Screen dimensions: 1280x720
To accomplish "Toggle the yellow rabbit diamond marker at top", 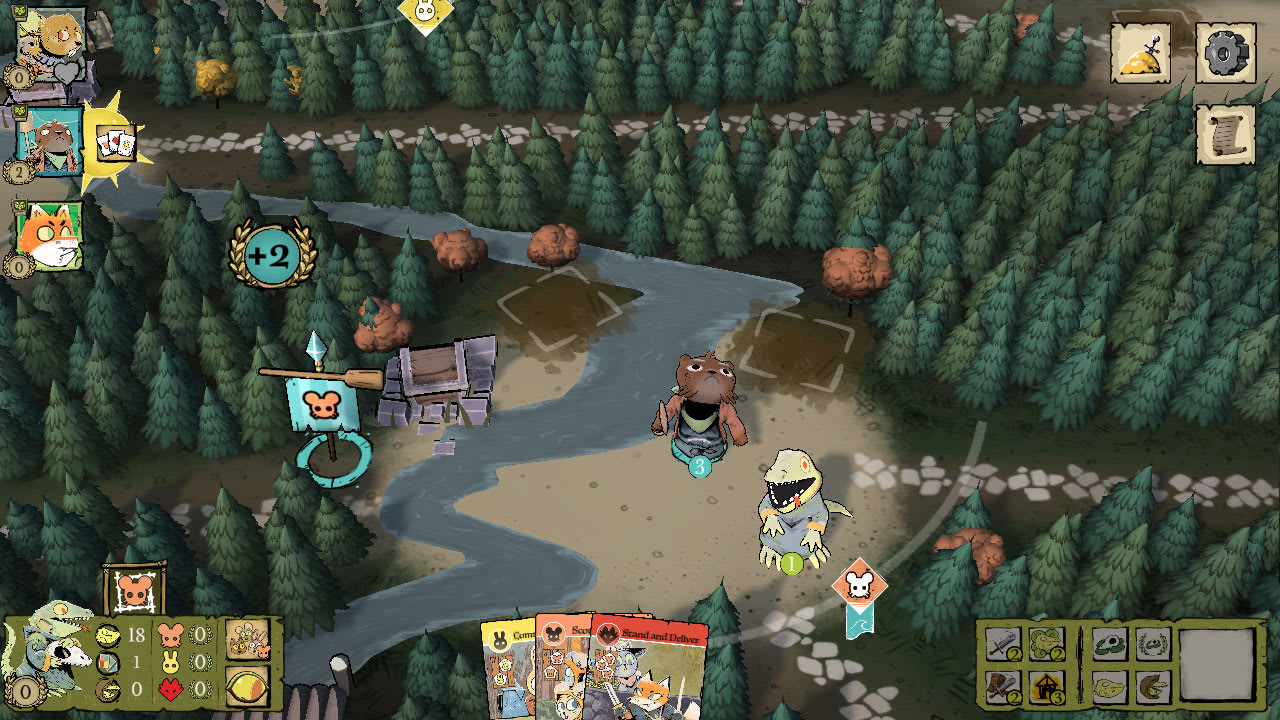I will pos(425,12).
